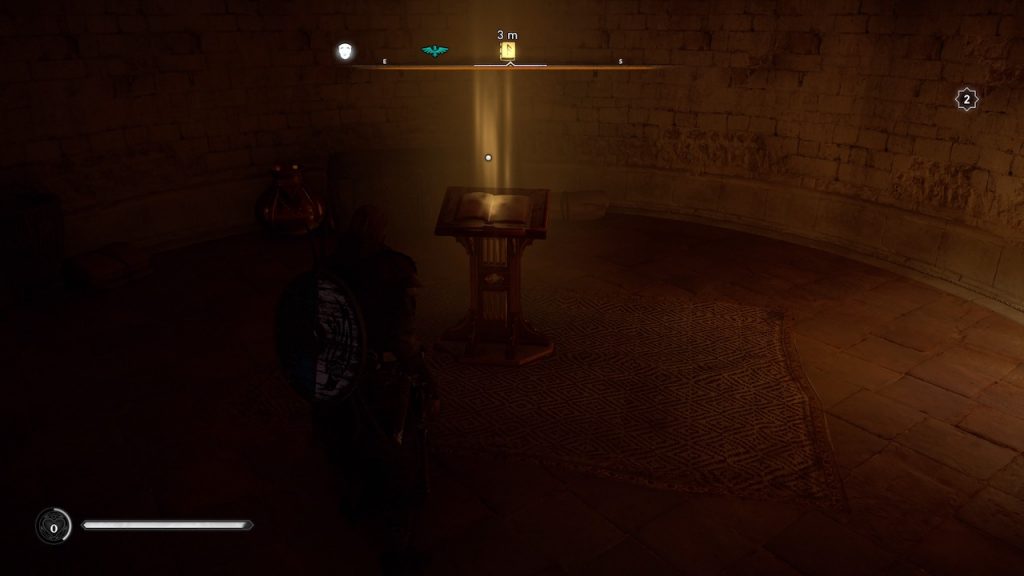Select the teal raven icon on the compass
The width and height of the screenshot is (1024, 576).
(x=434, y=51)
